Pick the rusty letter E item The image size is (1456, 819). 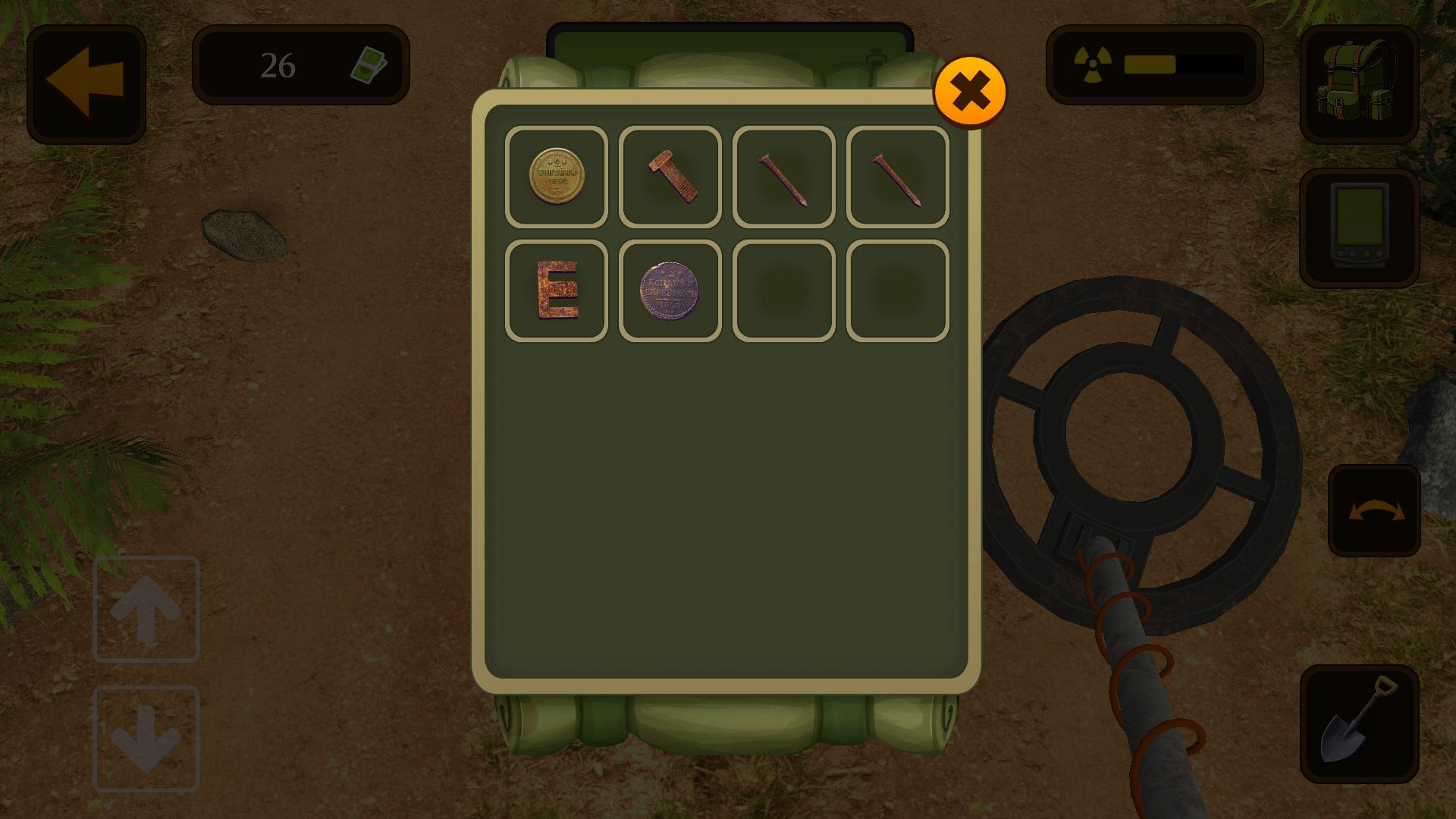click(x=557, y=290)
